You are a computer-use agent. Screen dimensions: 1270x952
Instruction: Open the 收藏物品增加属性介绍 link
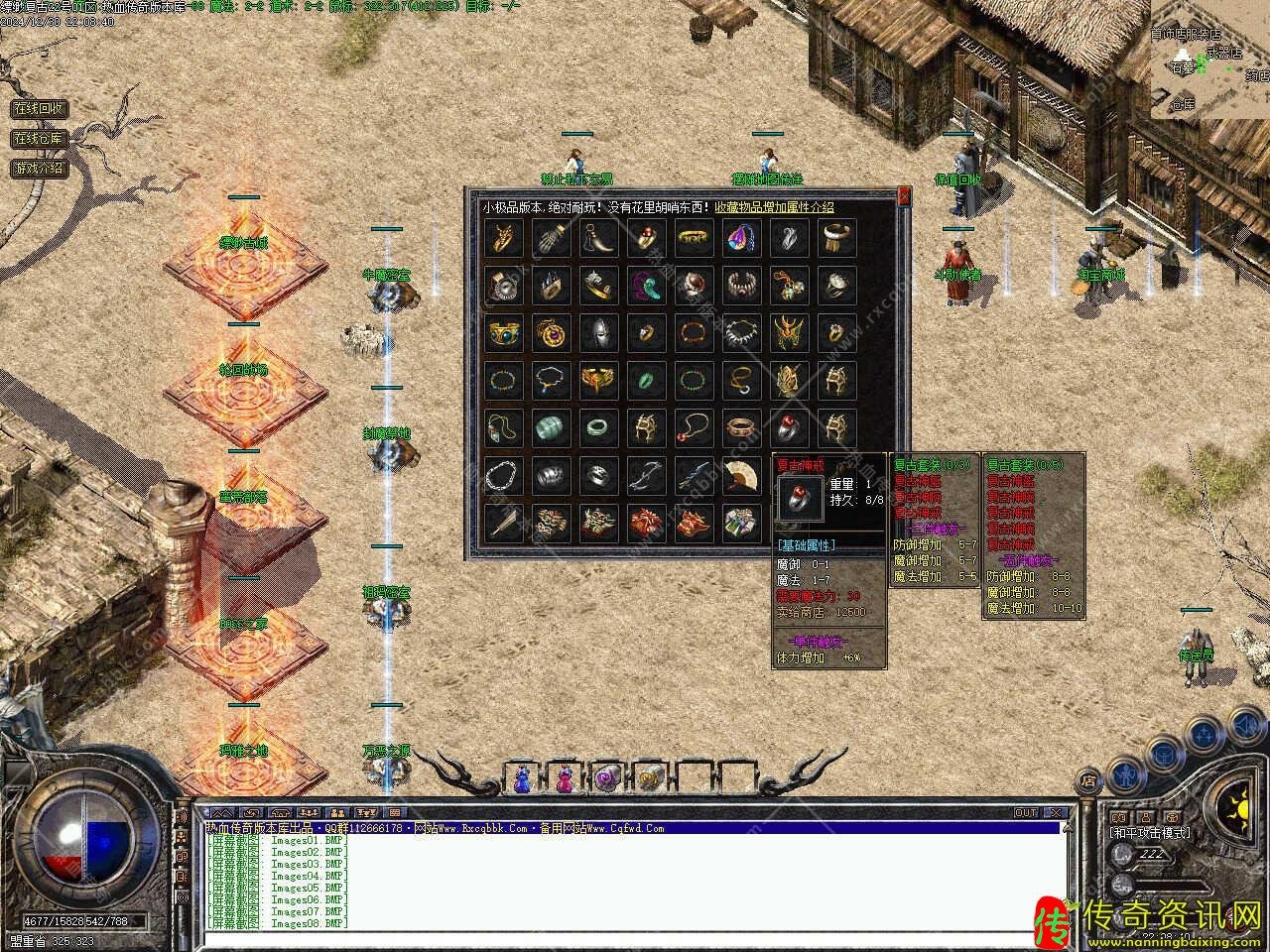pos(774,207)
